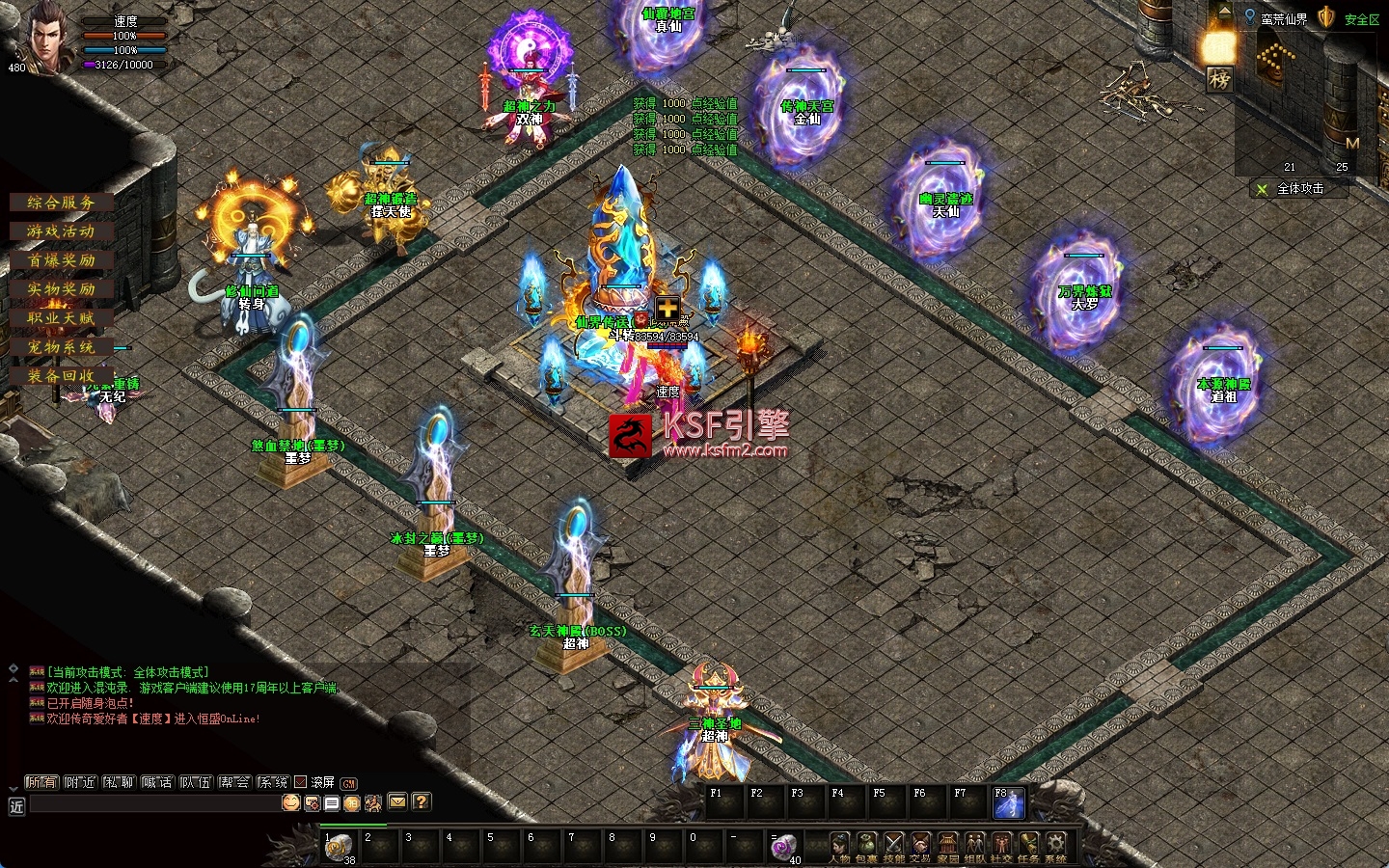
Task: Open the 综合服务 side menu
Action: [x=61, y=203]
